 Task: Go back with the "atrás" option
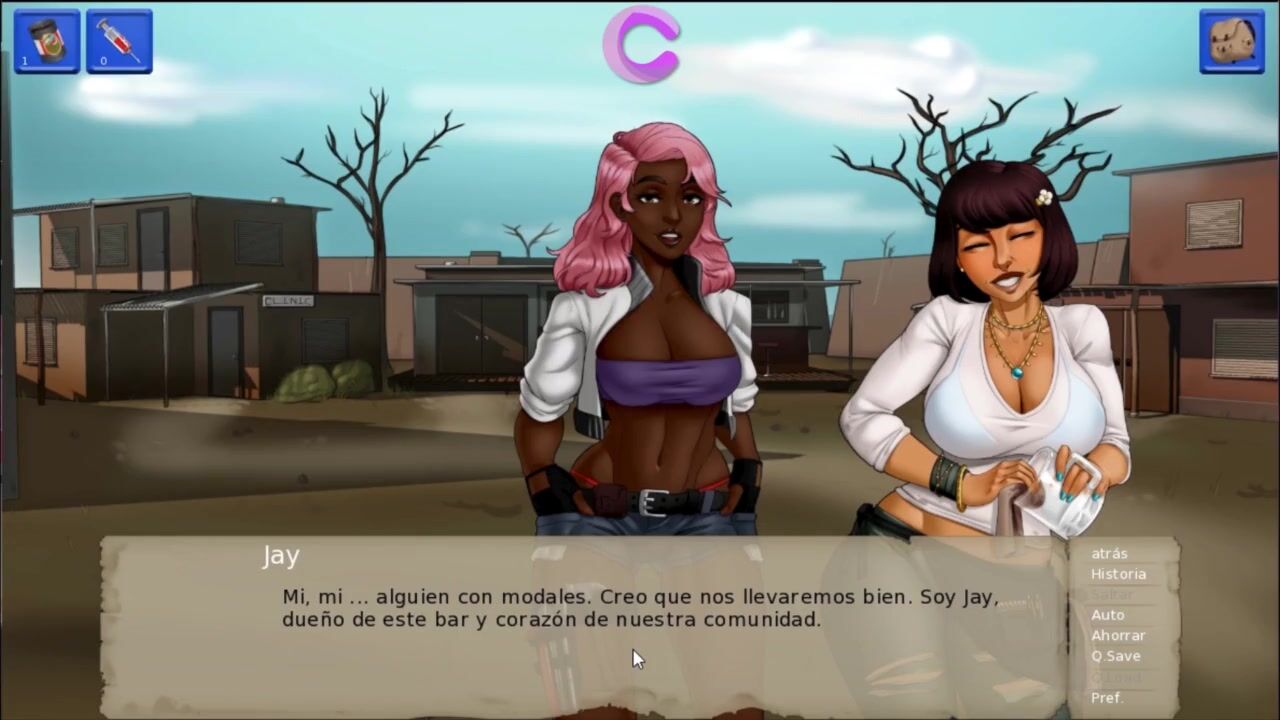(x=1109, y=553)
